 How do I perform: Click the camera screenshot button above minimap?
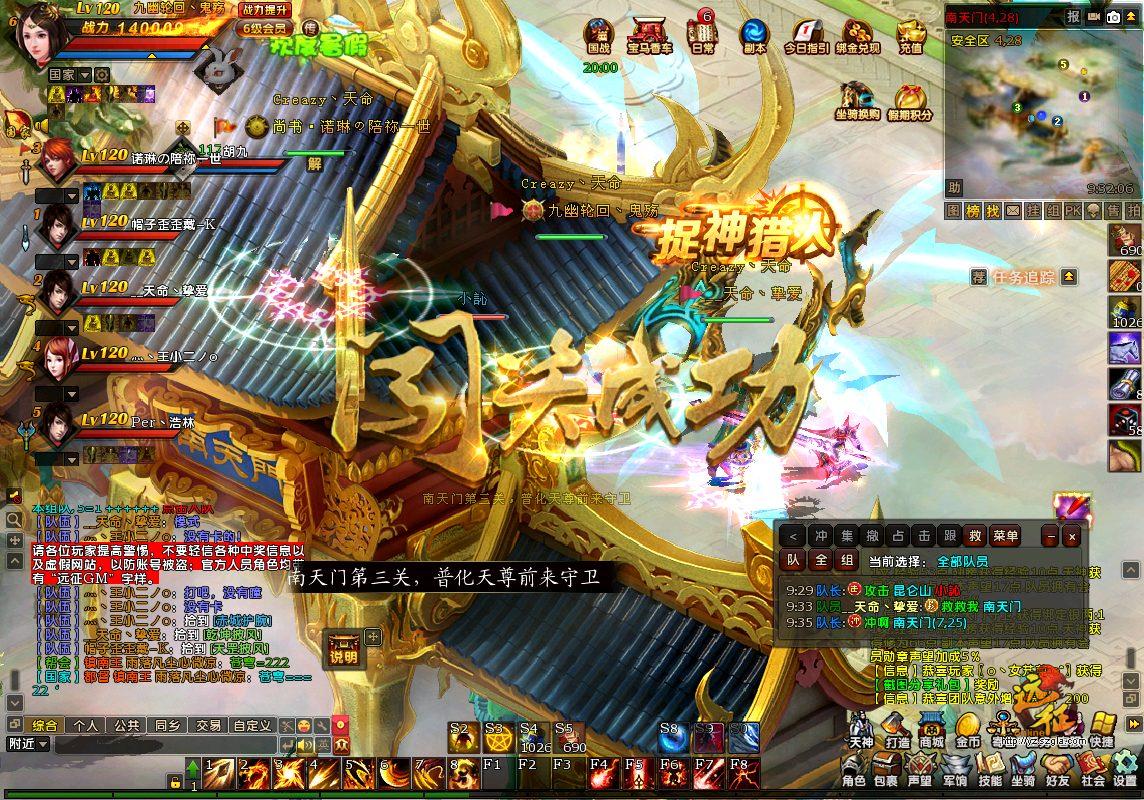point(1113,17)
